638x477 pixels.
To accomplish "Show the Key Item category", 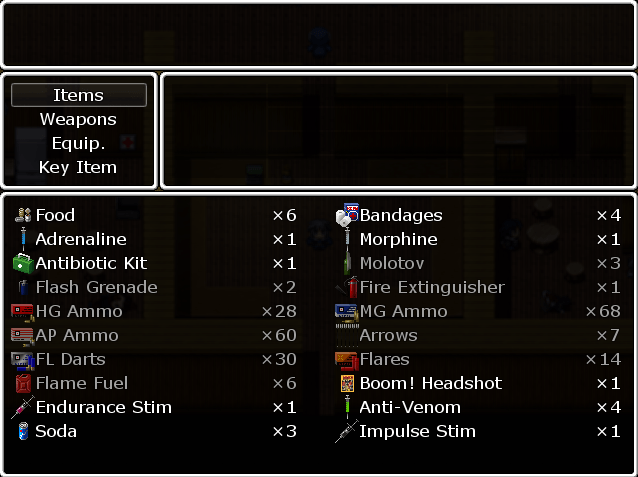I will (x=78, y=167).
